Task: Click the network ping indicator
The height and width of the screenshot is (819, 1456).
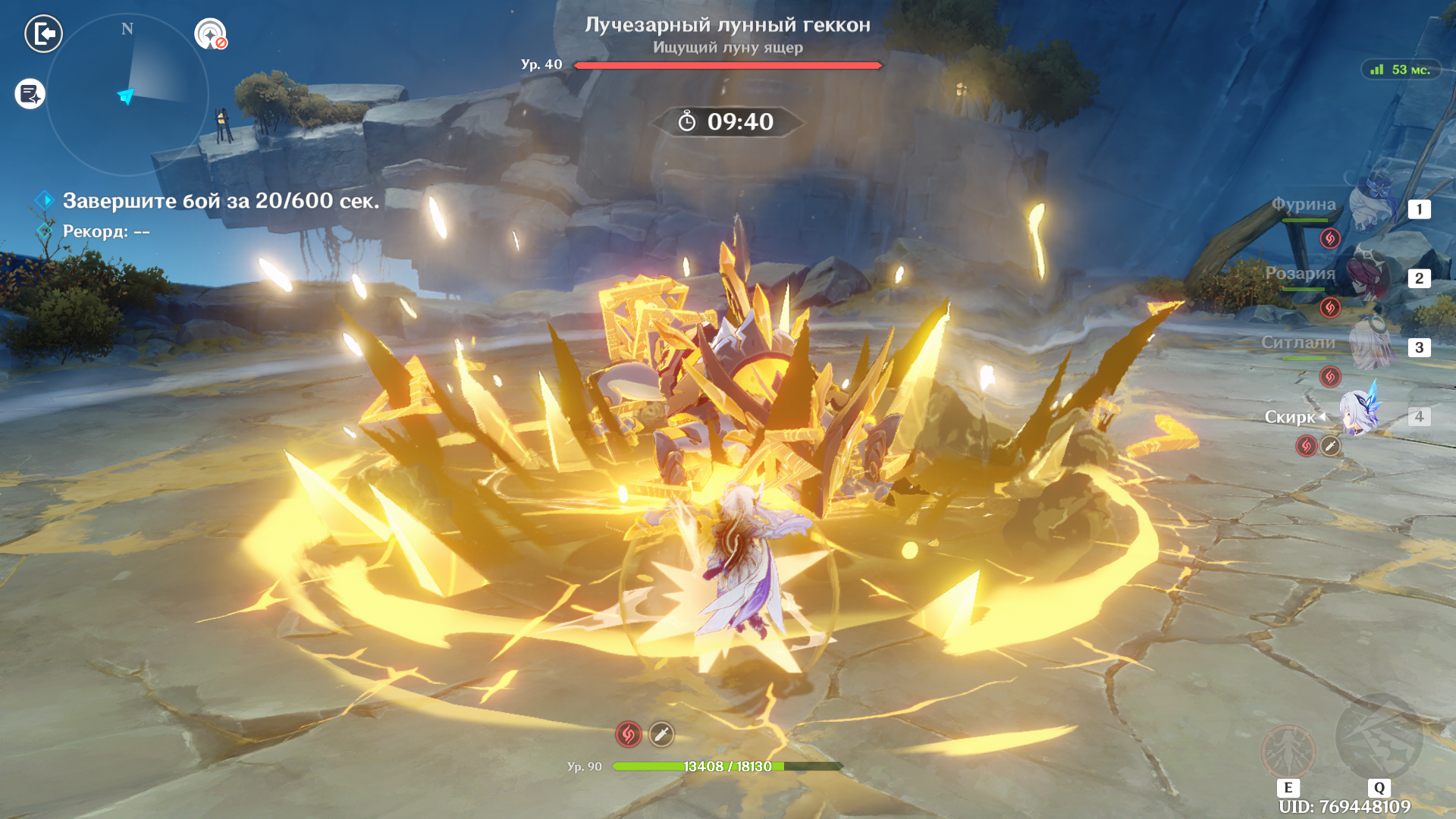Action: pyautogui.click(x=1401, y=70)
